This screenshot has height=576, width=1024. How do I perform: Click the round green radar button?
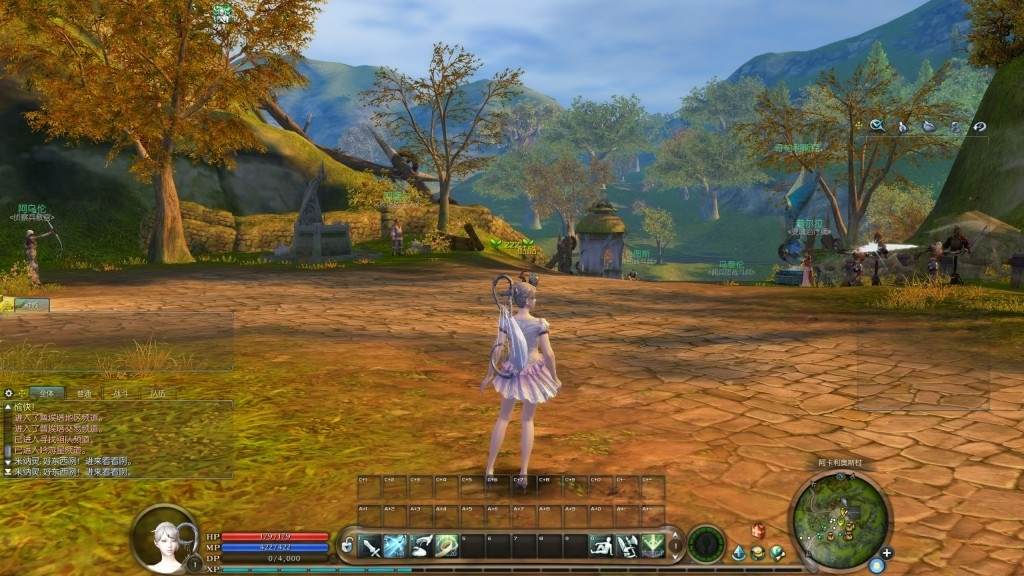tap(706, 544)
